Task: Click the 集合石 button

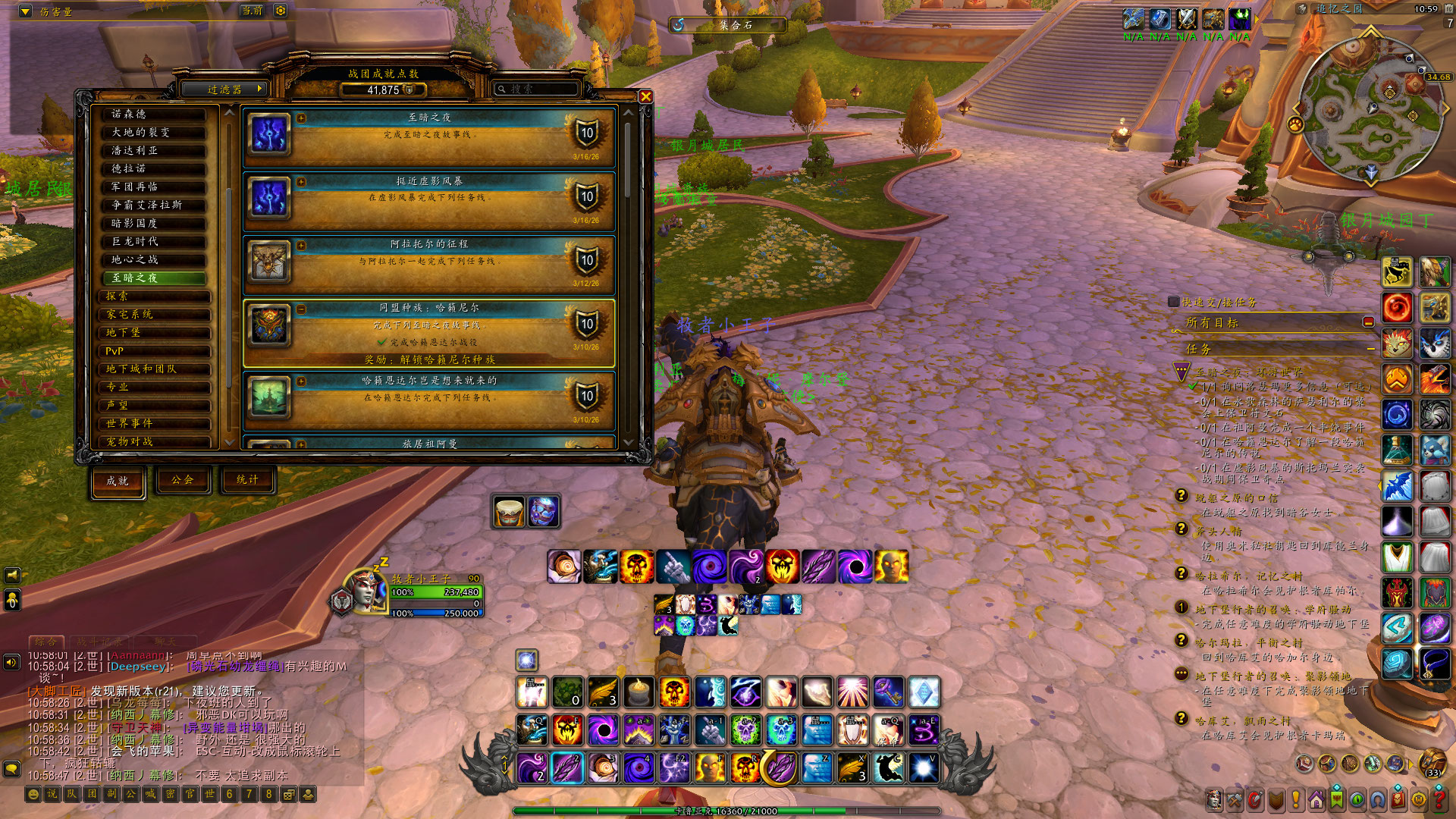Action: tap(734, 25)
